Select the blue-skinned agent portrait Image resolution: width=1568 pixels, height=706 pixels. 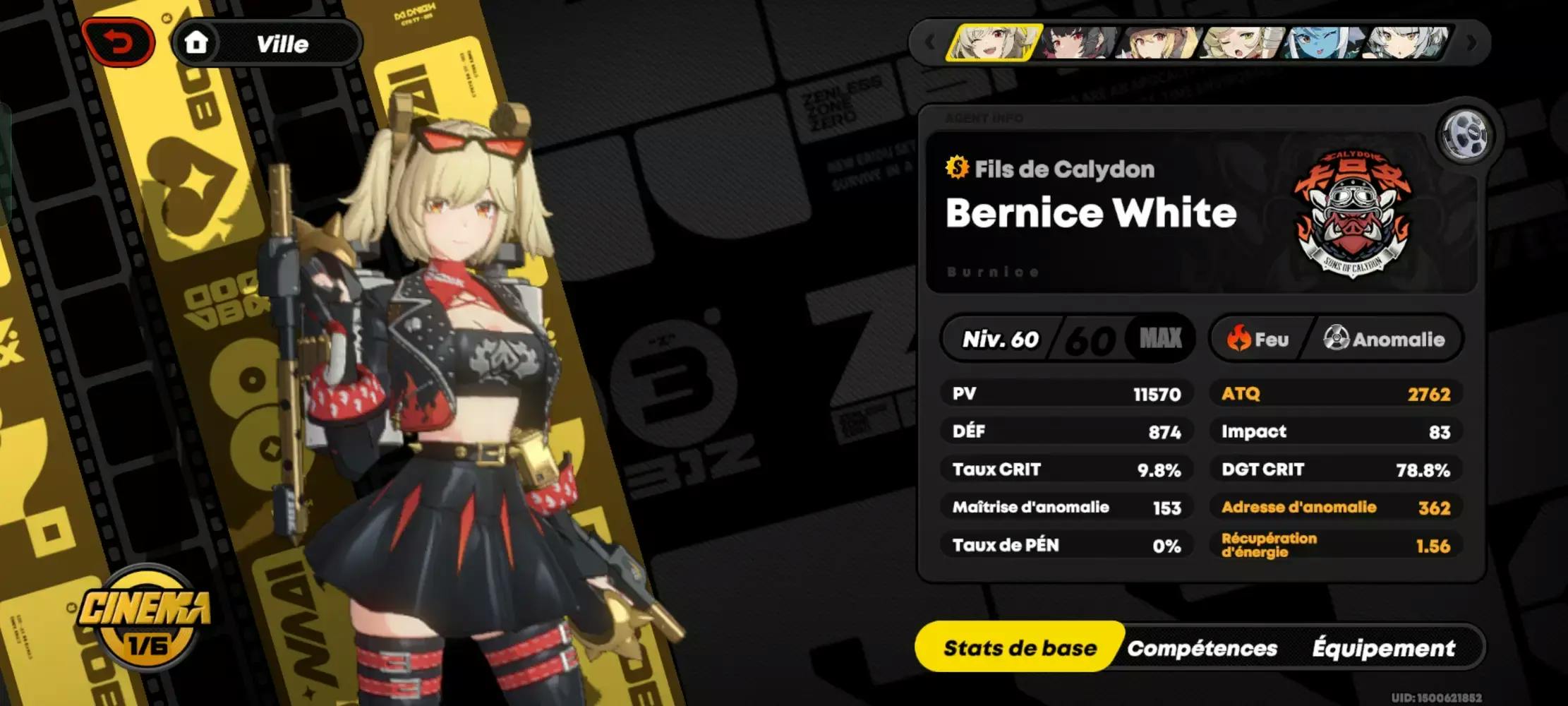[x=1321, y=43]
